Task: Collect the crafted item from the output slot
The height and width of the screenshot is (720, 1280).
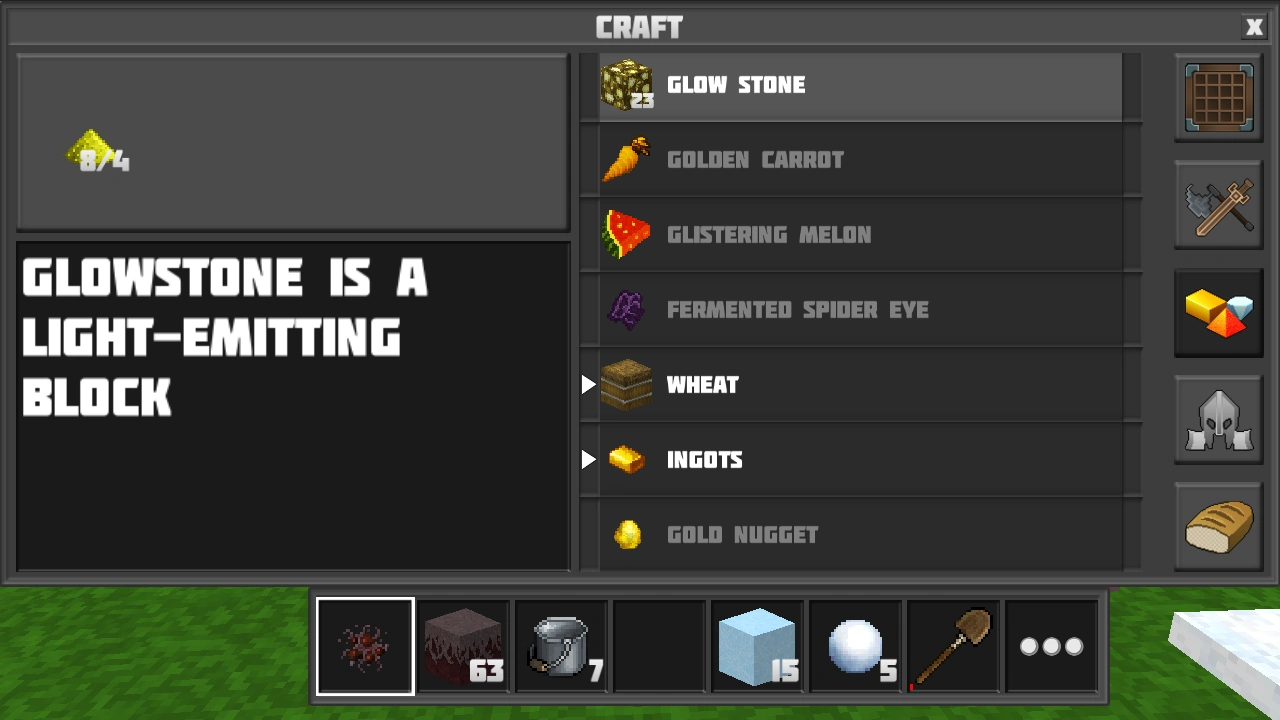Action: pyautogui.click(x=100, y=150)
